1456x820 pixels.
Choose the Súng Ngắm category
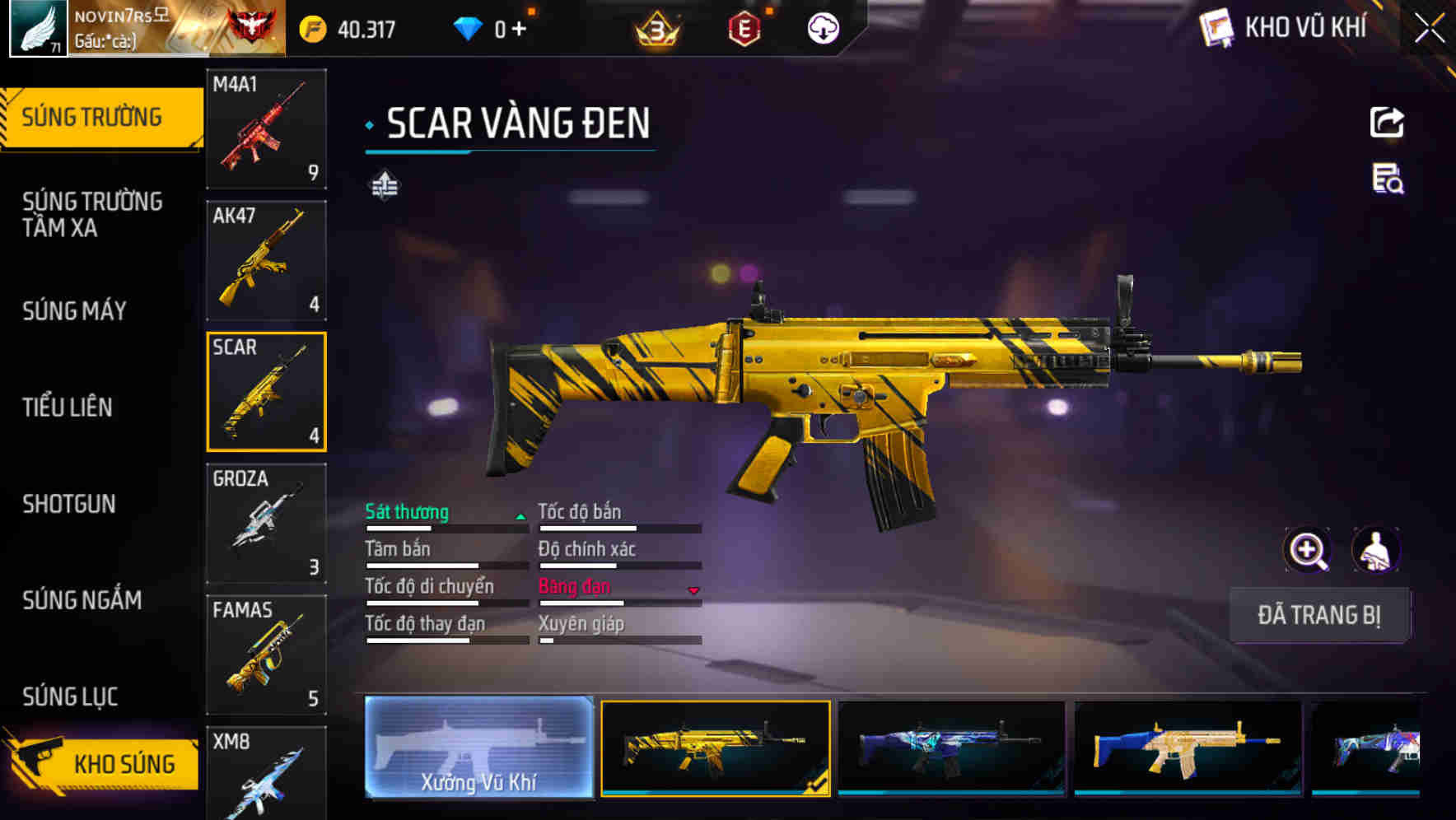[x=82, y=600]
